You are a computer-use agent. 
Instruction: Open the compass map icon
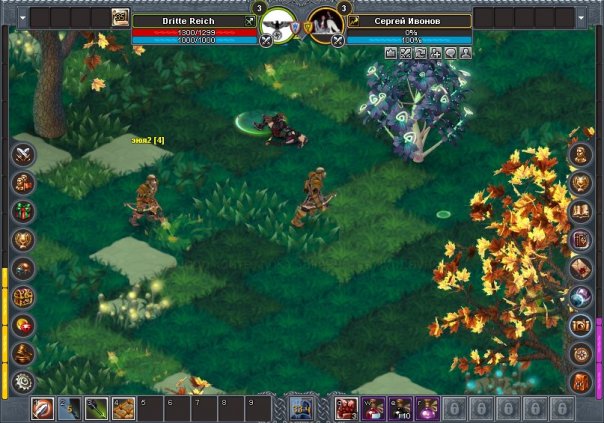580,354
